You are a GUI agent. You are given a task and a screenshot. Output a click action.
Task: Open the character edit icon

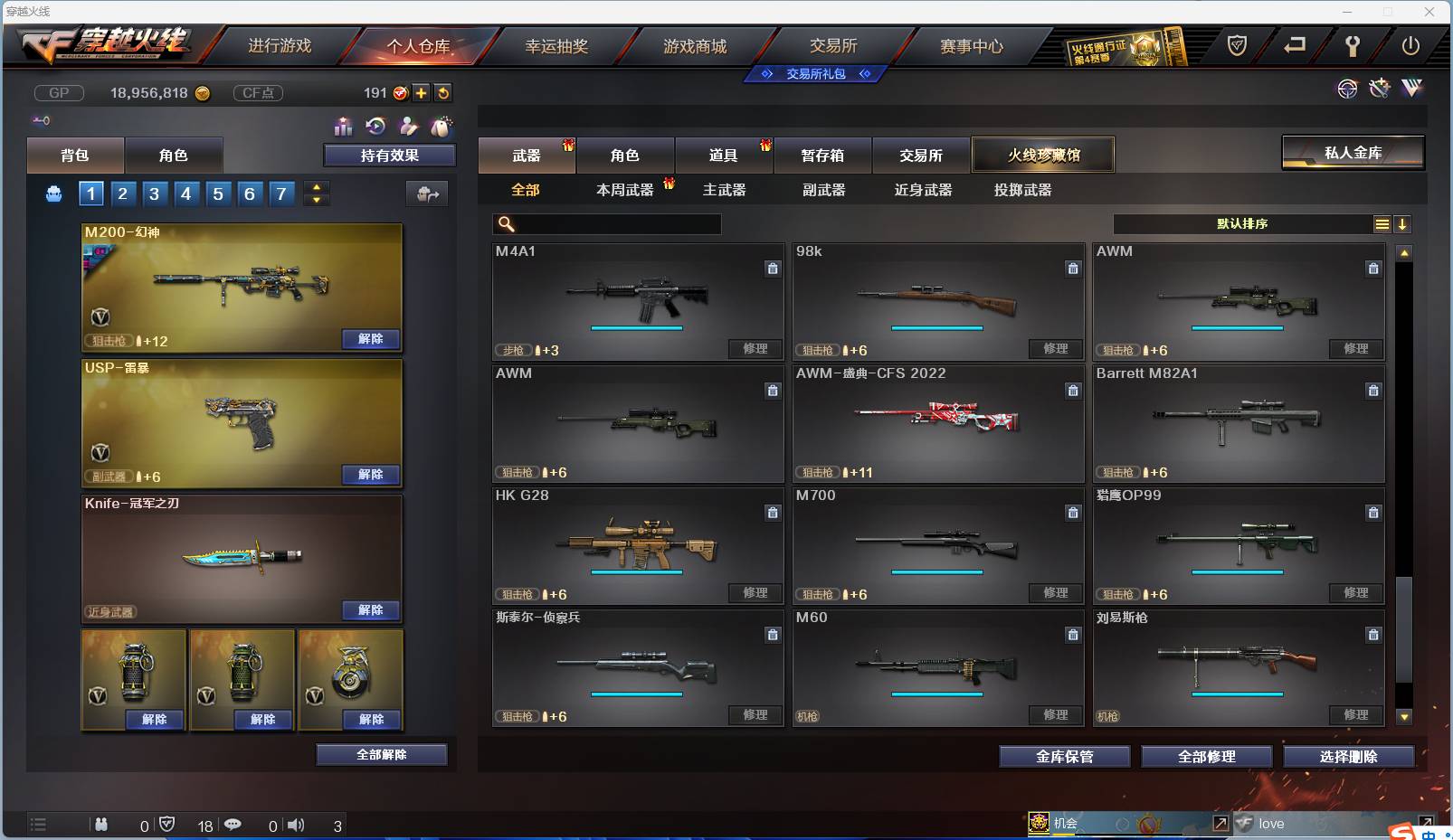click(x=409, y=126)
